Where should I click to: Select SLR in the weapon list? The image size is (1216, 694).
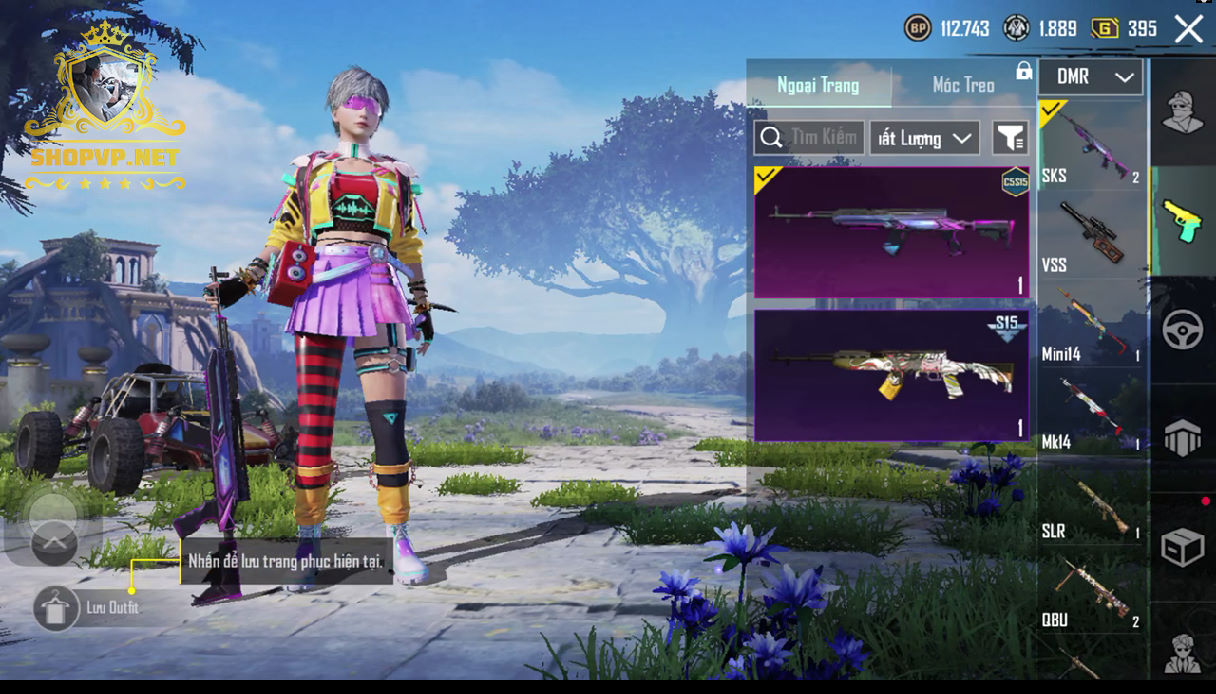1092,503
